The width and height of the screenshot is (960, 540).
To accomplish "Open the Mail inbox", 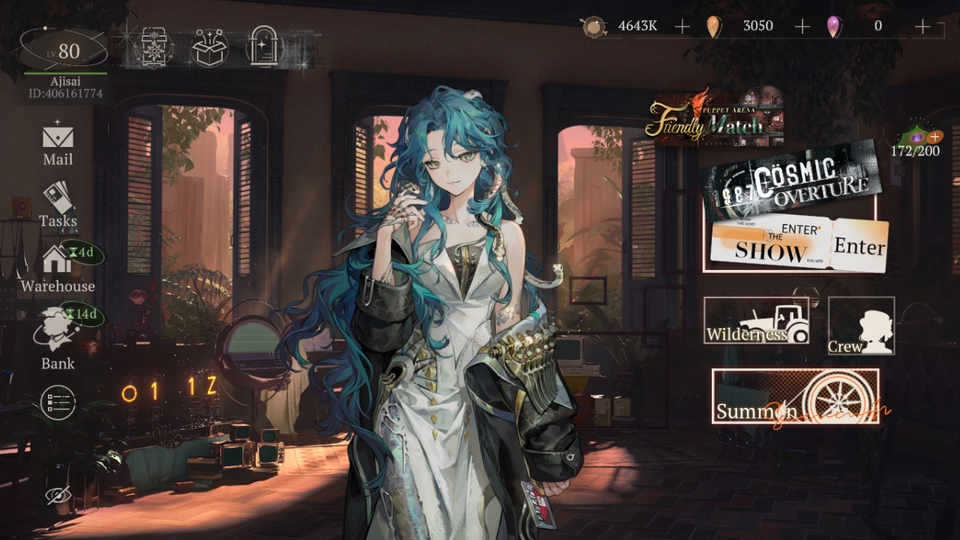I will click(x=57, y=142).
